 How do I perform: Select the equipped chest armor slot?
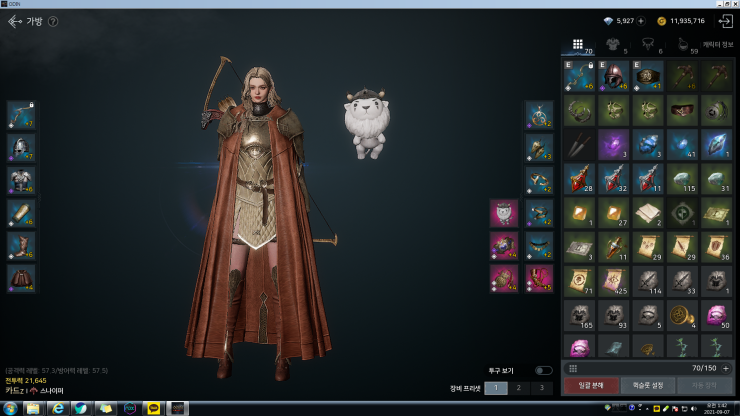(x=21, y=180)
